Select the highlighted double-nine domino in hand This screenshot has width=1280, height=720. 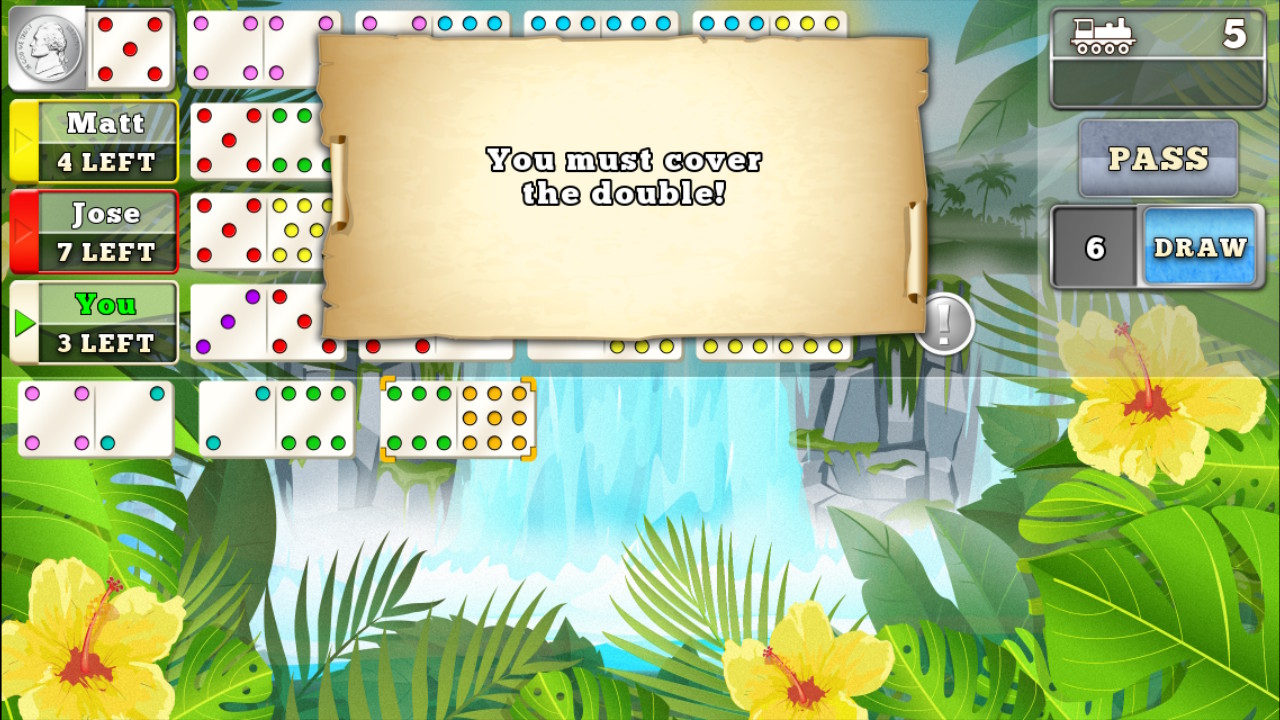[457, 418]
